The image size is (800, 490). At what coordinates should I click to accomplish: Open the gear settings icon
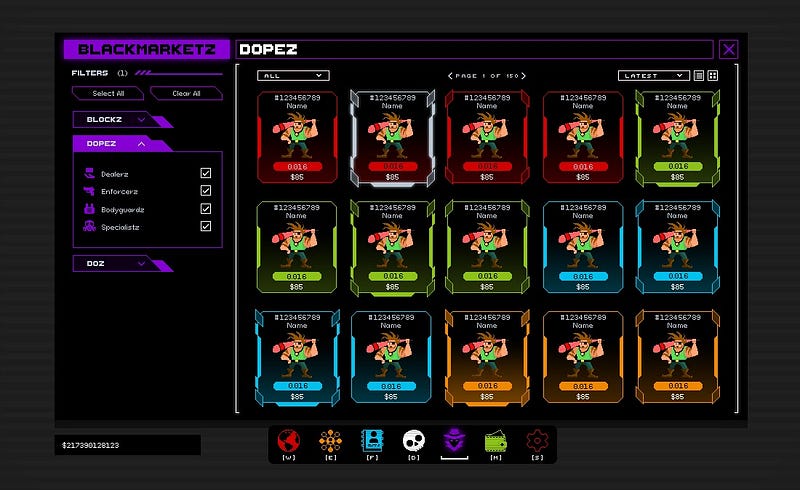tap(537, 439)
